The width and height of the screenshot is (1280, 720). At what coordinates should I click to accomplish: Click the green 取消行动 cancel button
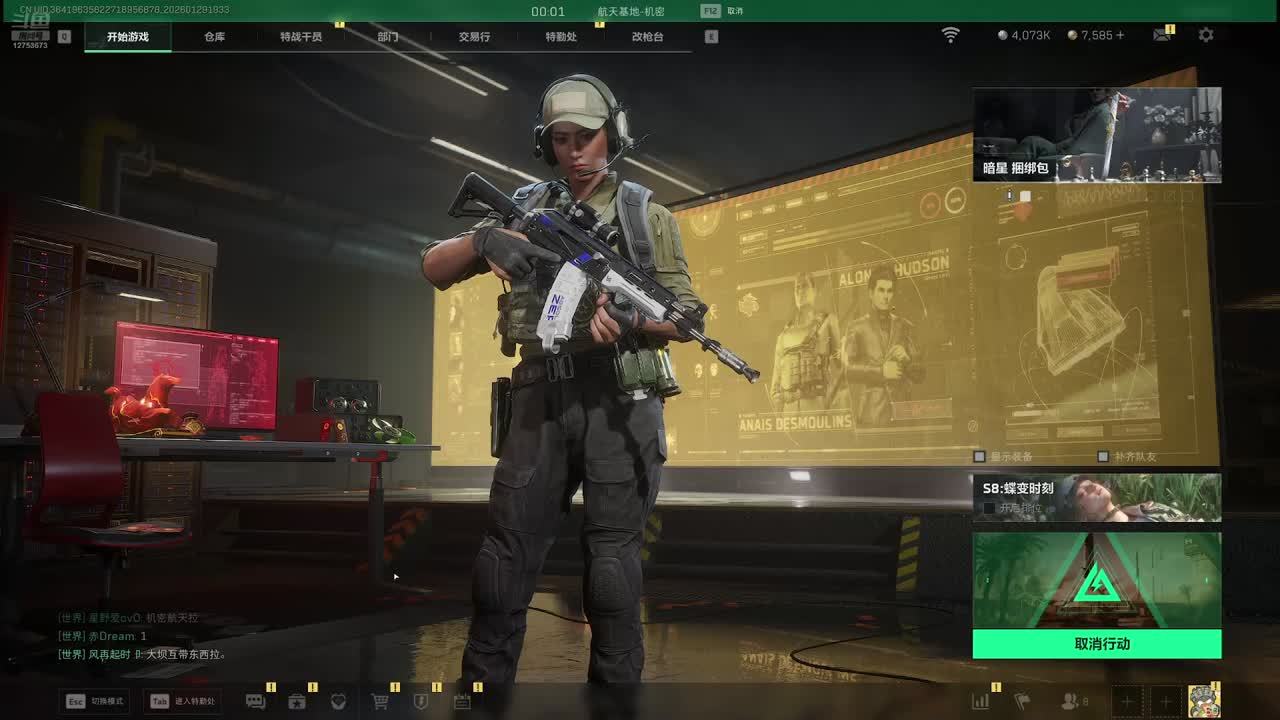pyautogui.click(x=1097, y=644)
